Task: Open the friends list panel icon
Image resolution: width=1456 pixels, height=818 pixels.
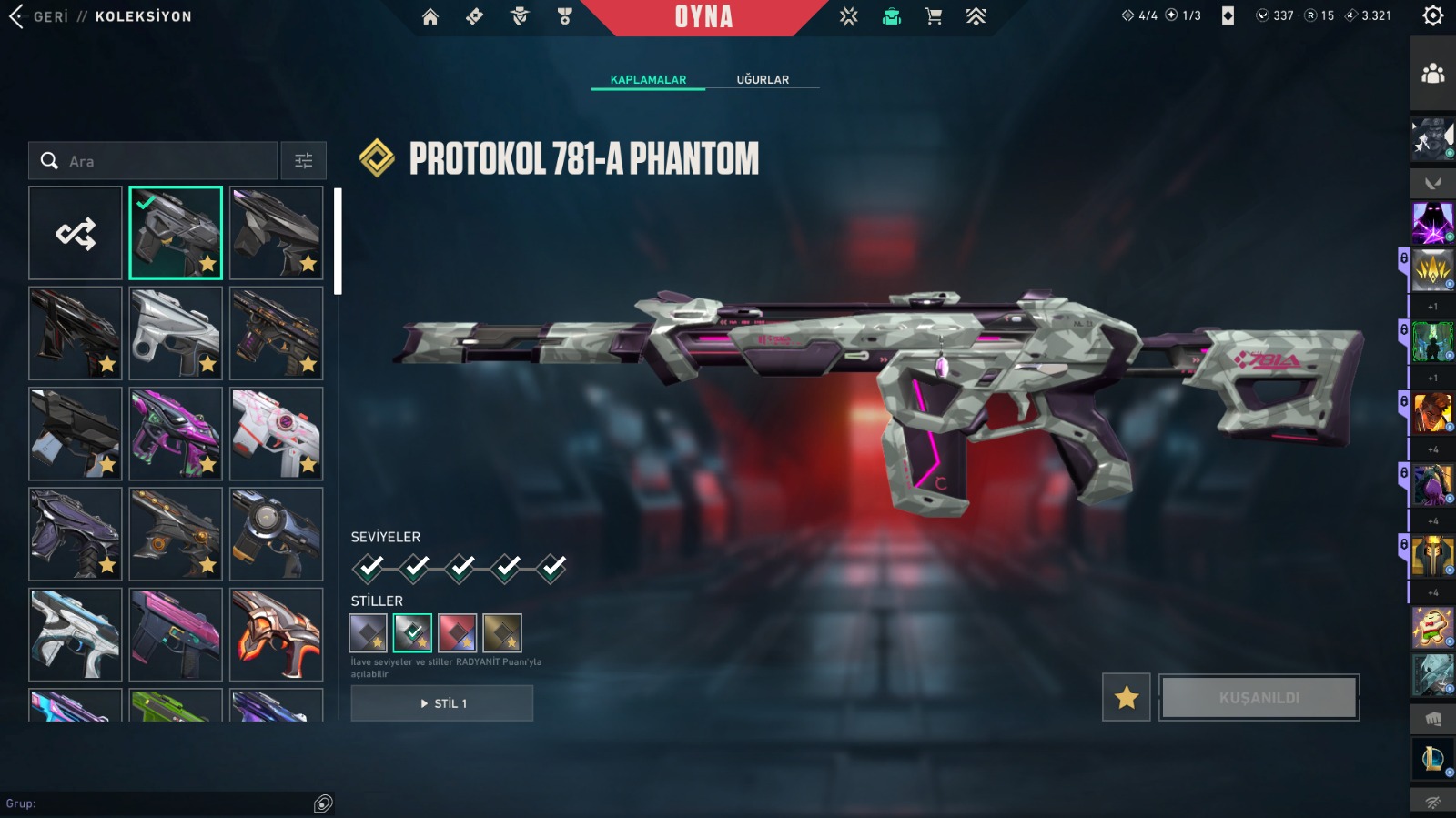Action: pyautogui.click(x=1433, y=74)
